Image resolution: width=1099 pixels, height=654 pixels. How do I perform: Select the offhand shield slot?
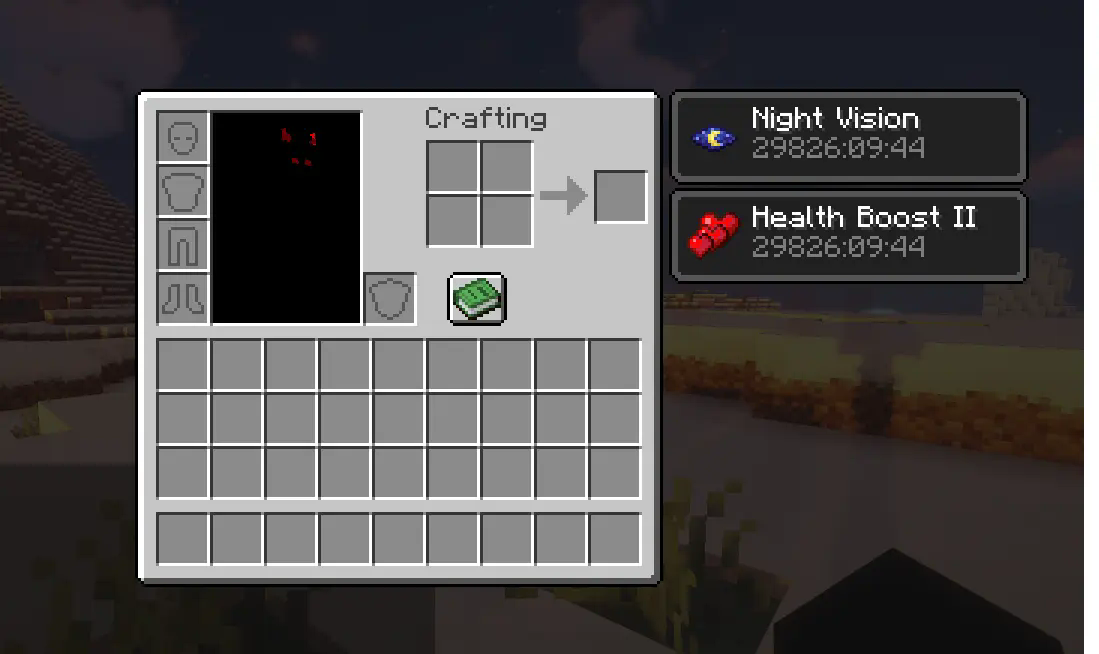click(x=390, y=298)
